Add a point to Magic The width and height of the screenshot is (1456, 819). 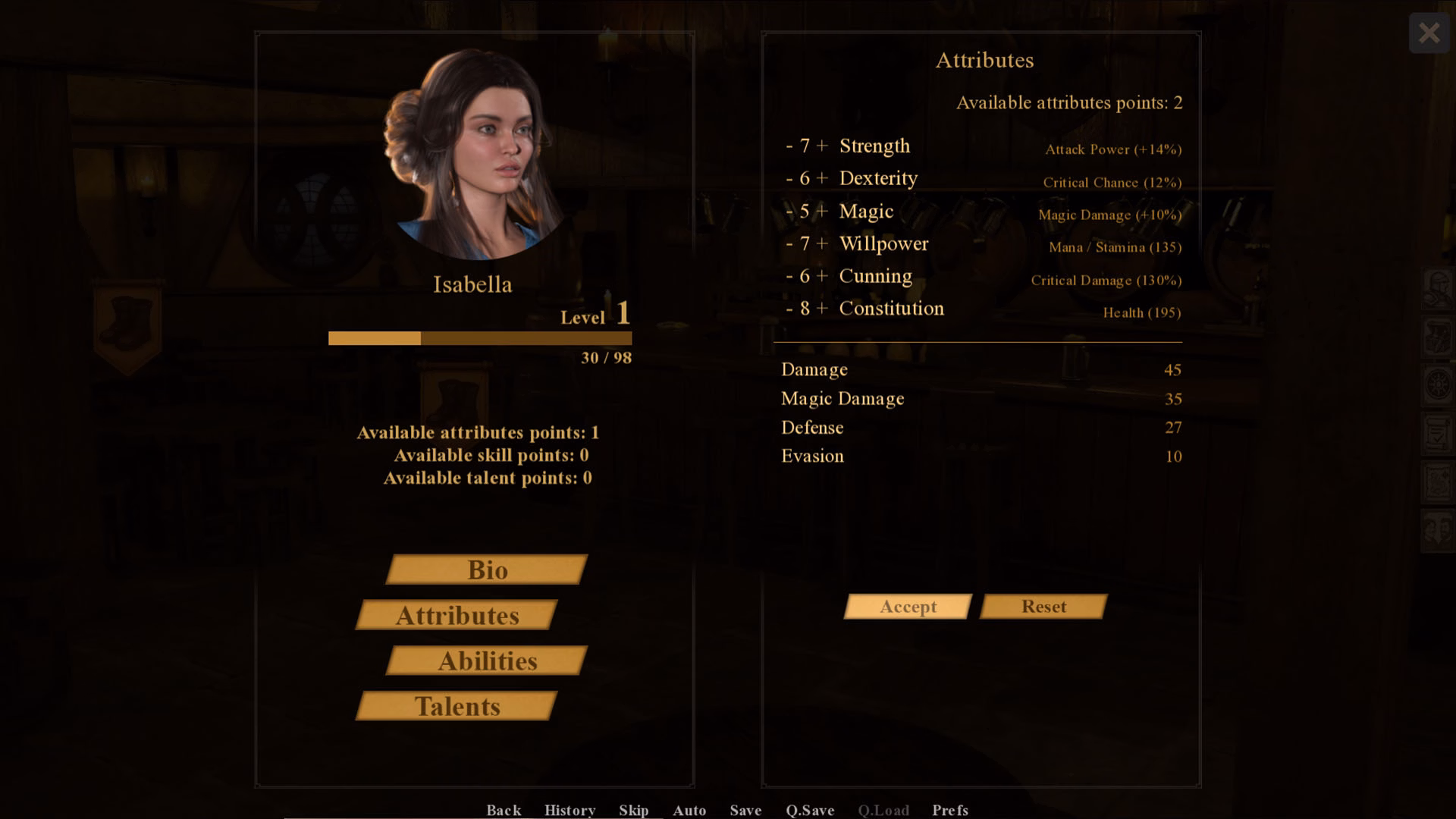click(x=822, y=212)
